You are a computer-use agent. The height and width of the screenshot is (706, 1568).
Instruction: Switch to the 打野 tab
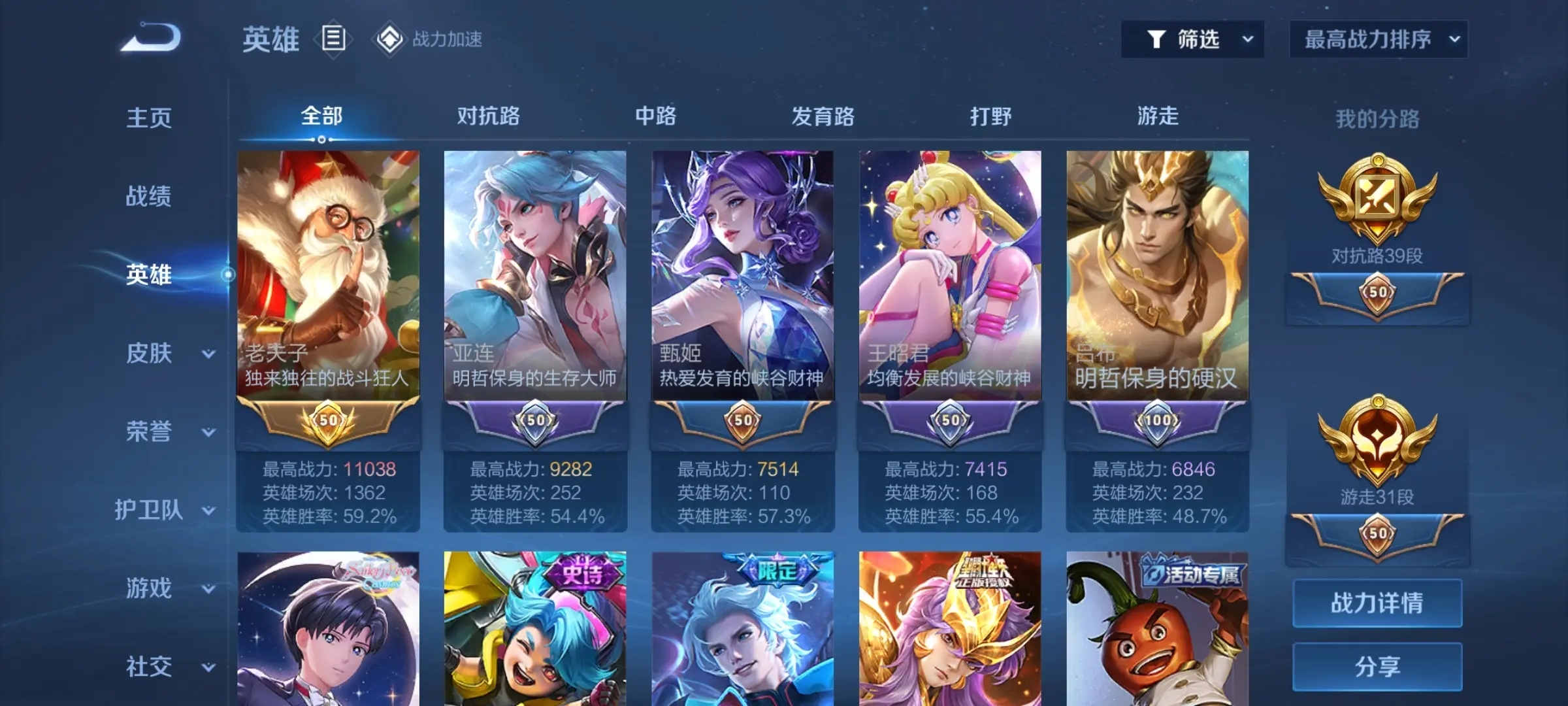click(990, 116)
